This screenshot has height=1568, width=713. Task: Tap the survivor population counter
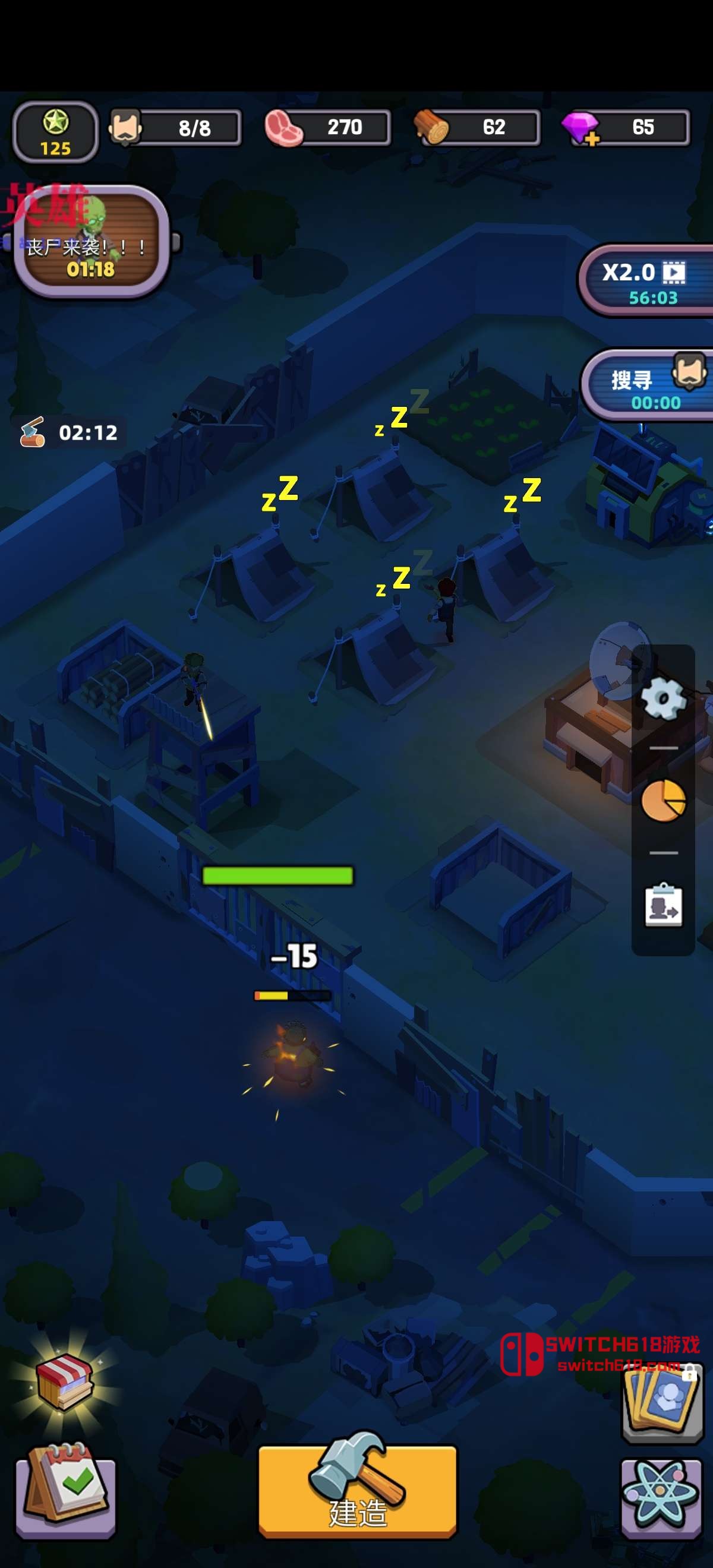[175, 128]
